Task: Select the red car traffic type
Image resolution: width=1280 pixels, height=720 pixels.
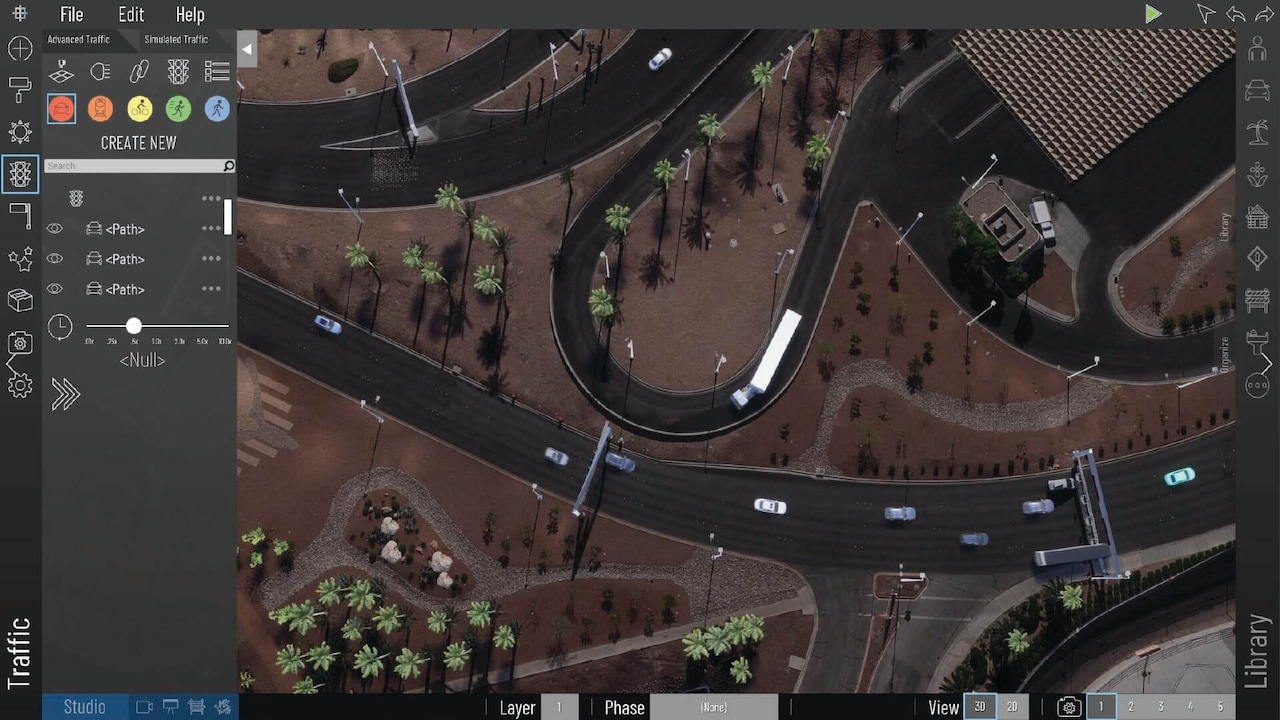Action: (x=61, y=108)
